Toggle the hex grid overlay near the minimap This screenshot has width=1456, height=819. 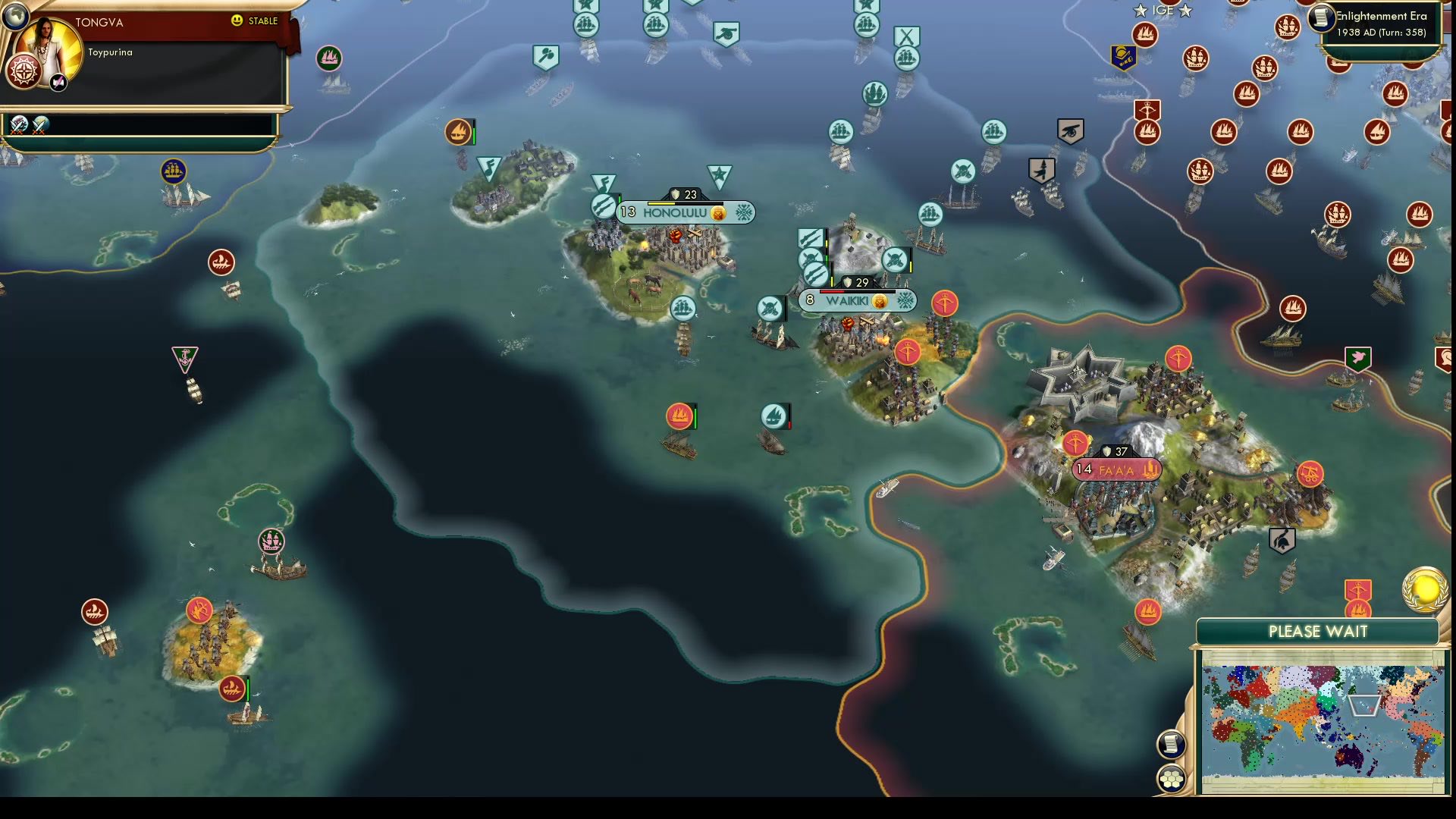[1170, 778]
